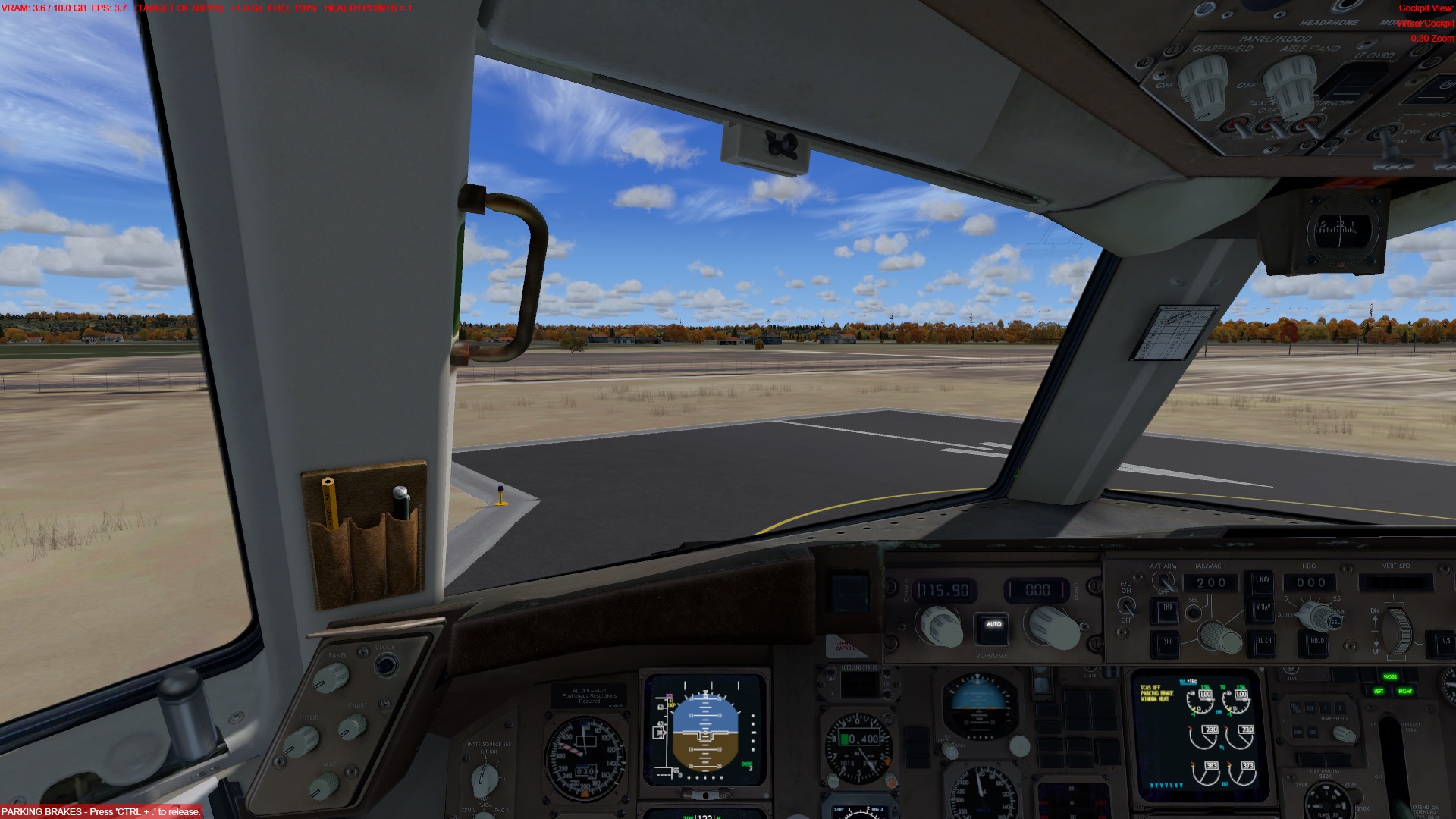Engage the heading HOLD button
The width and height of the screenshot is (1456, 819).
(1316, 642)
